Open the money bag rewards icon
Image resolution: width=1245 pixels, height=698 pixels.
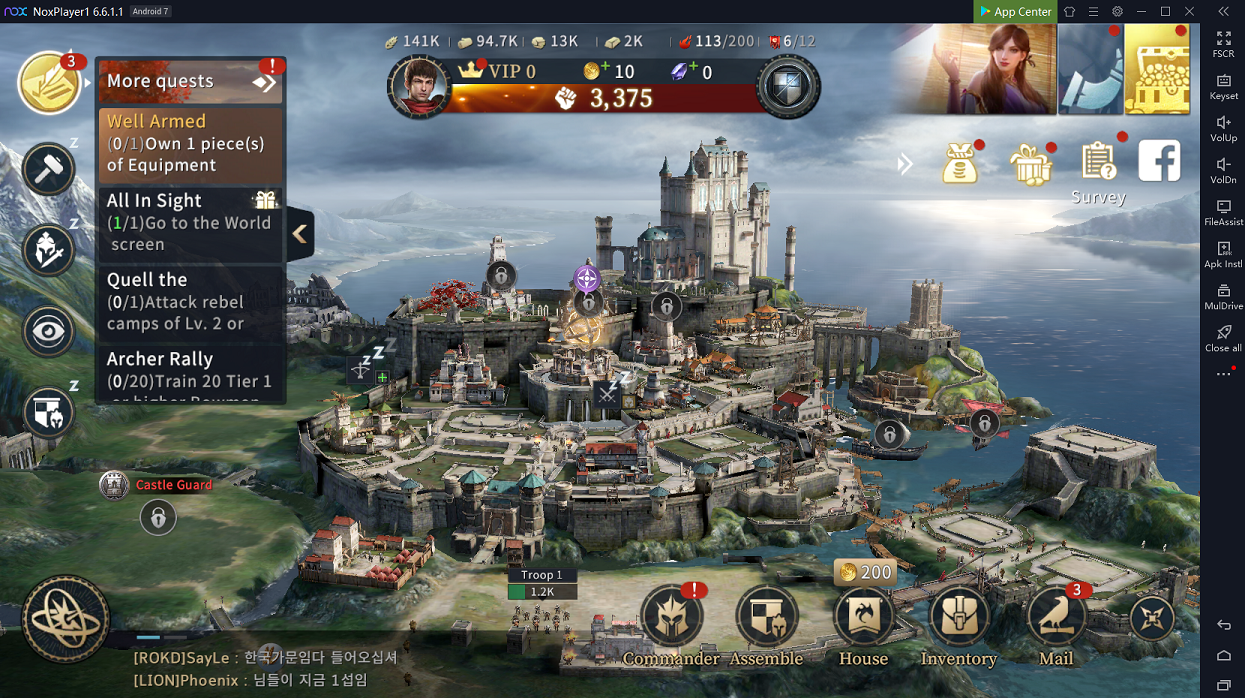click(x=960, y=165)
